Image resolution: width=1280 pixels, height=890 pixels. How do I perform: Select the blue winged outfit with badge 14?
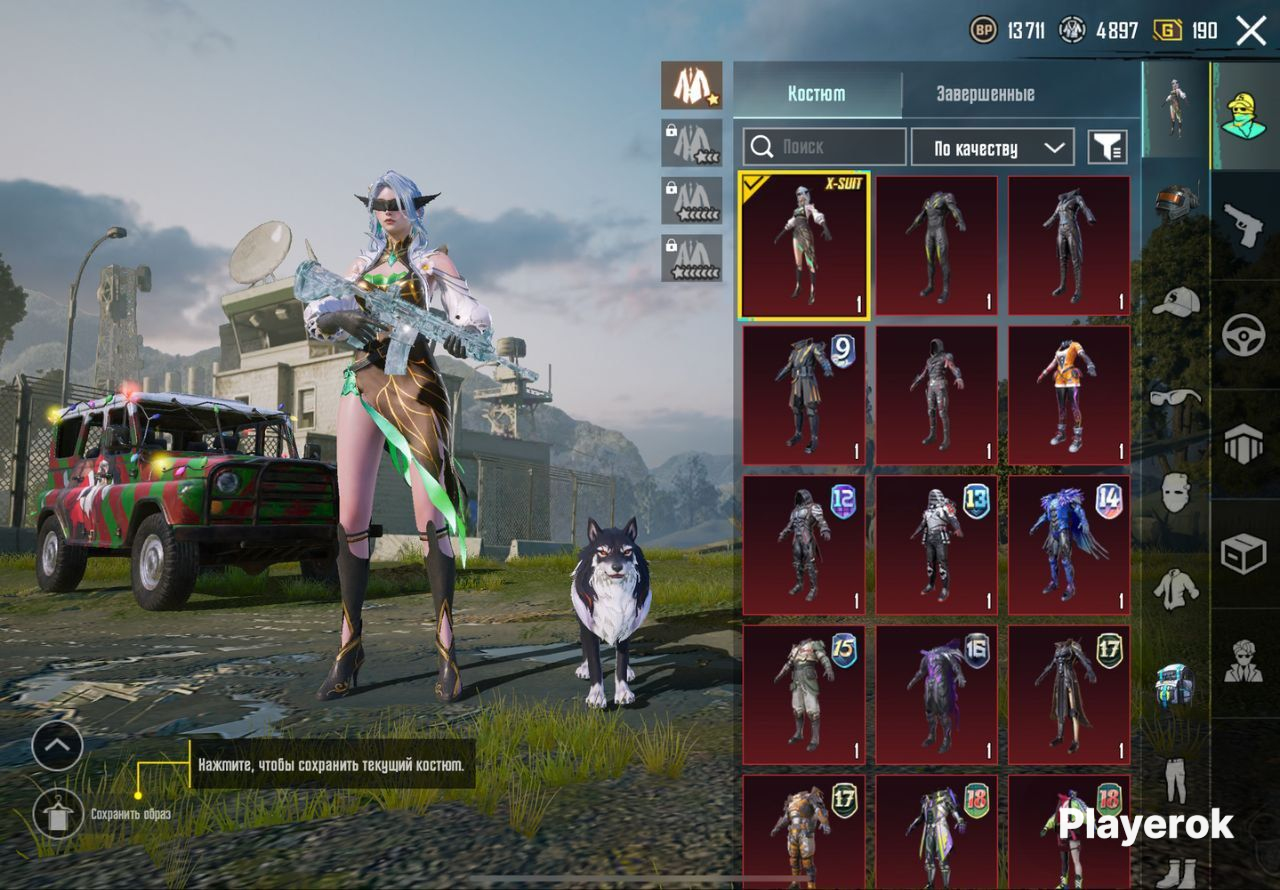coord(1069,545)
